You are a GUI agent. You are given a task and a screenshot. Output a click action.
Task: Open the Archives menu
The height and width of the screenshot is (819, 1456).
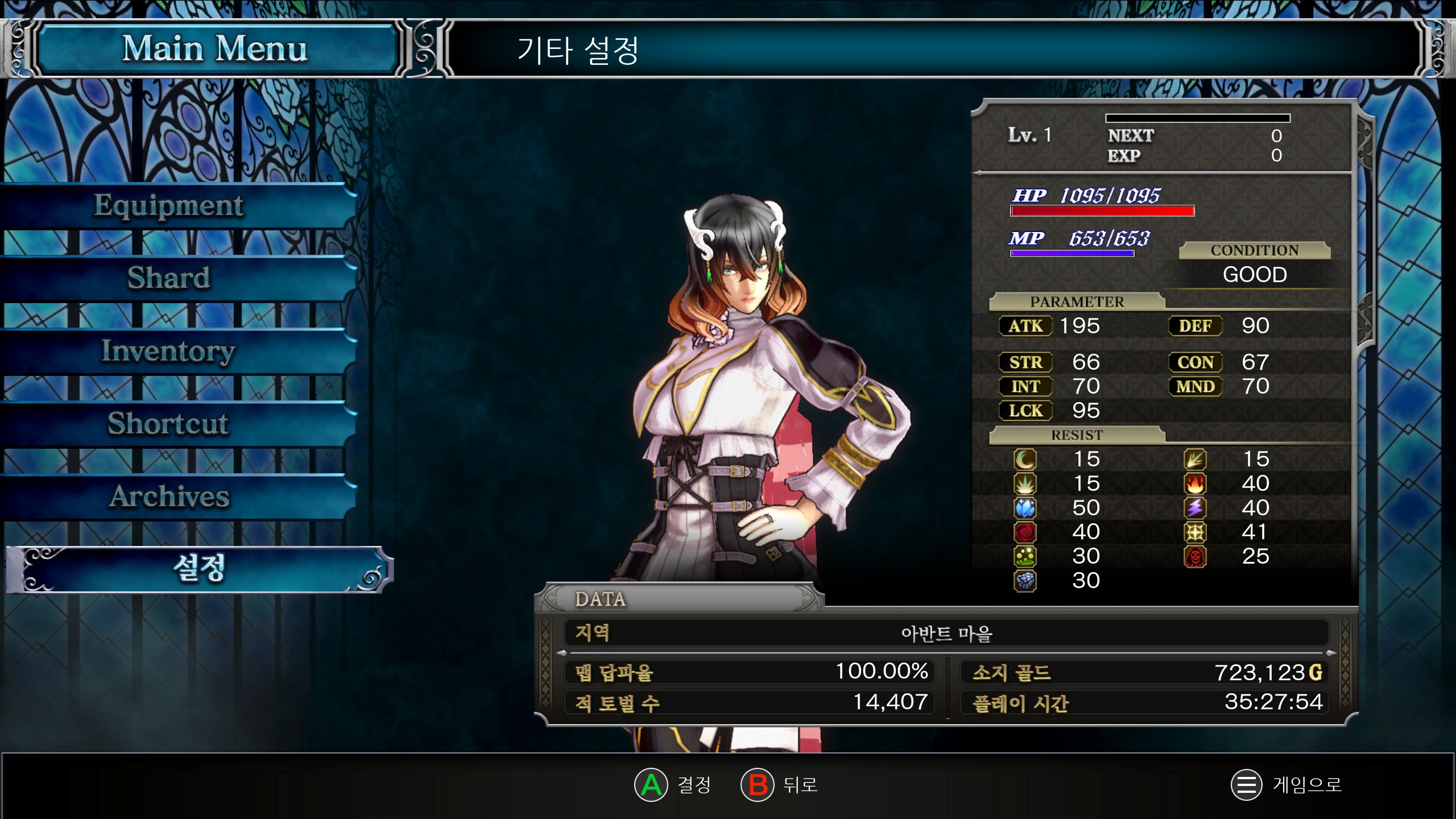coord(169,497)
